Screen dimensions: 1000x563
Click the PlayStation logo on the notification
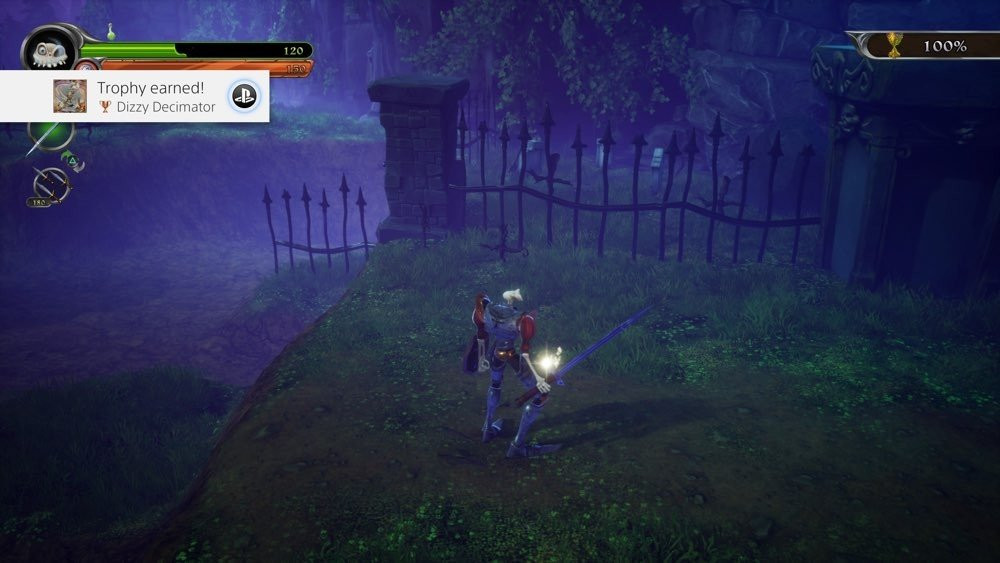tap(244, 96)
